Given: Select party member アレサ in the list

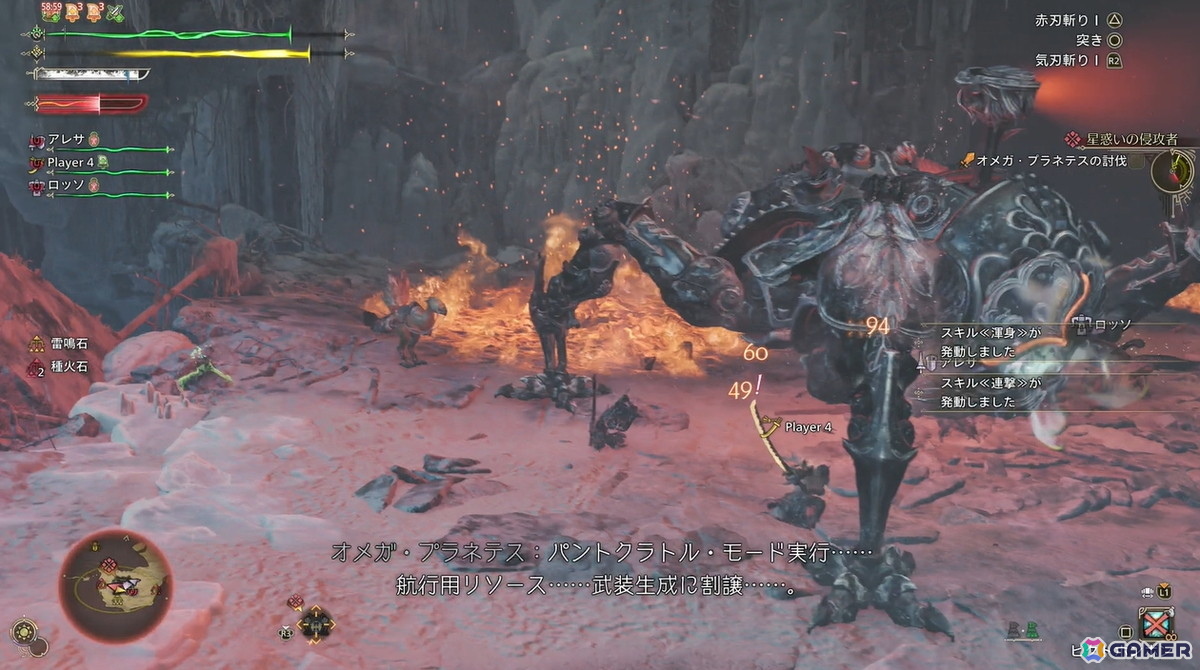Looking at the screenshot, I should point(67,139).
